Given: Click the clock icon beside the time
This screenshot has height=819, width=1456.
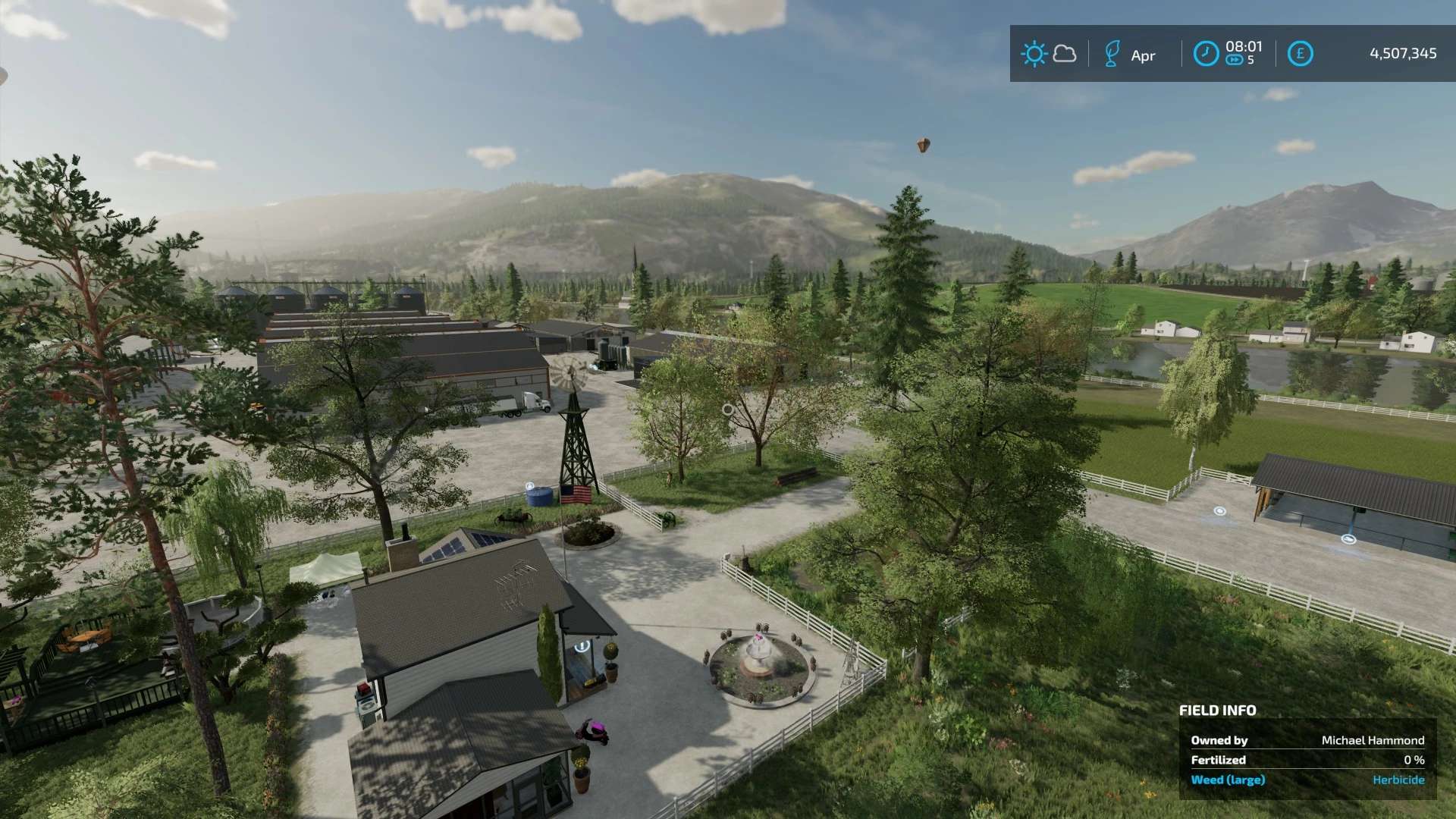Looking at the screenshot, I should 1206,54.
